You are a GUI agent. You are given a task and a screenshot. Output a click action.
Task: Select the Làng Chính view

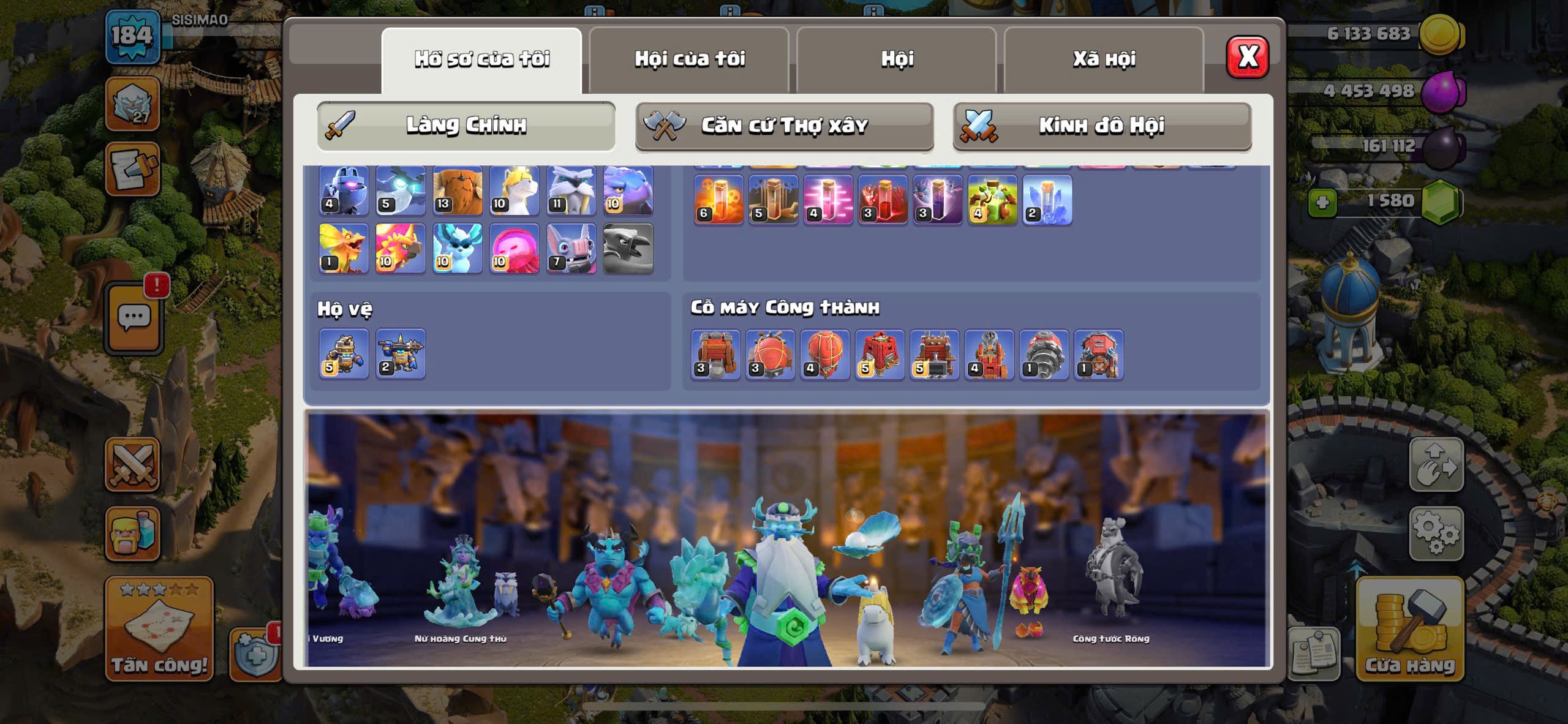pyautogui.click(x=466, y=126)
